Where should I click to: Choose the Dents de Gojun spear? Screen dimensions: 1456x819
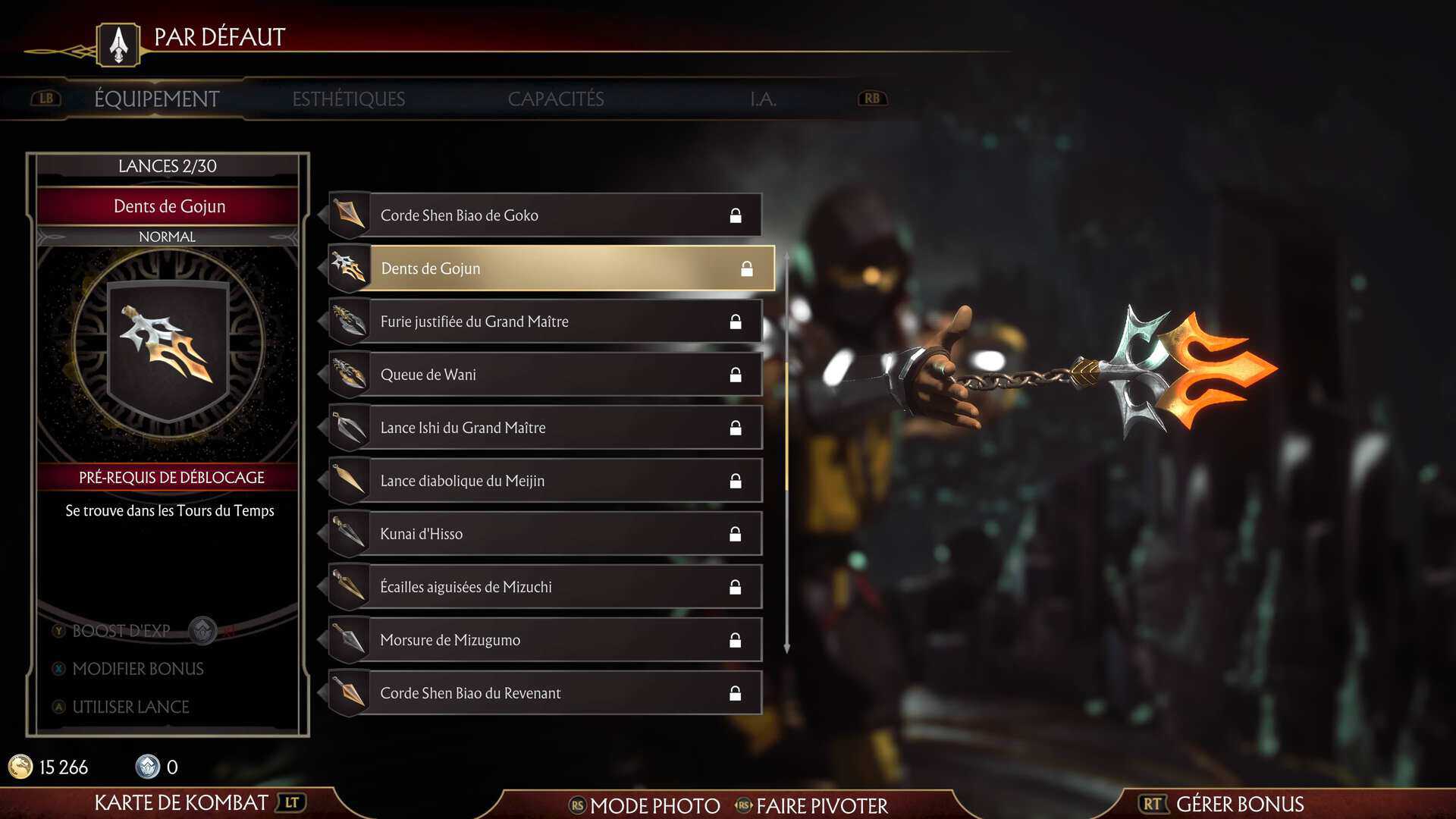(x=551, y=268)
